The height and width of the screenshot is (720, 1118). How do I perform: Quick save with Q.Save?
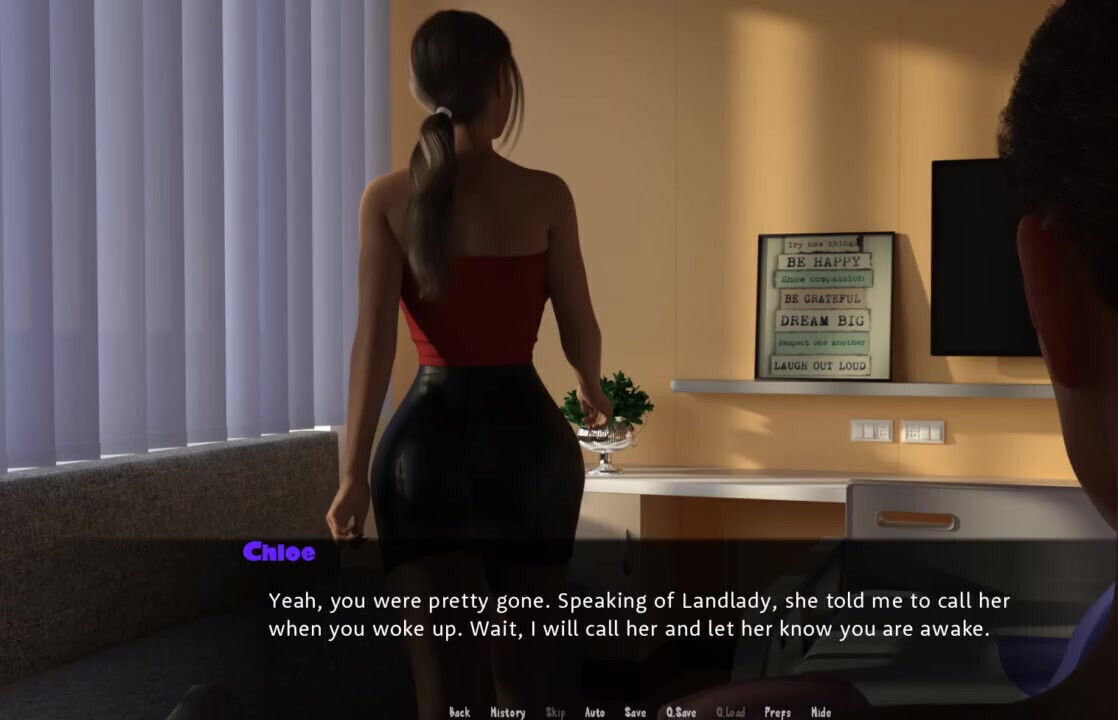[x=681, y=712]
